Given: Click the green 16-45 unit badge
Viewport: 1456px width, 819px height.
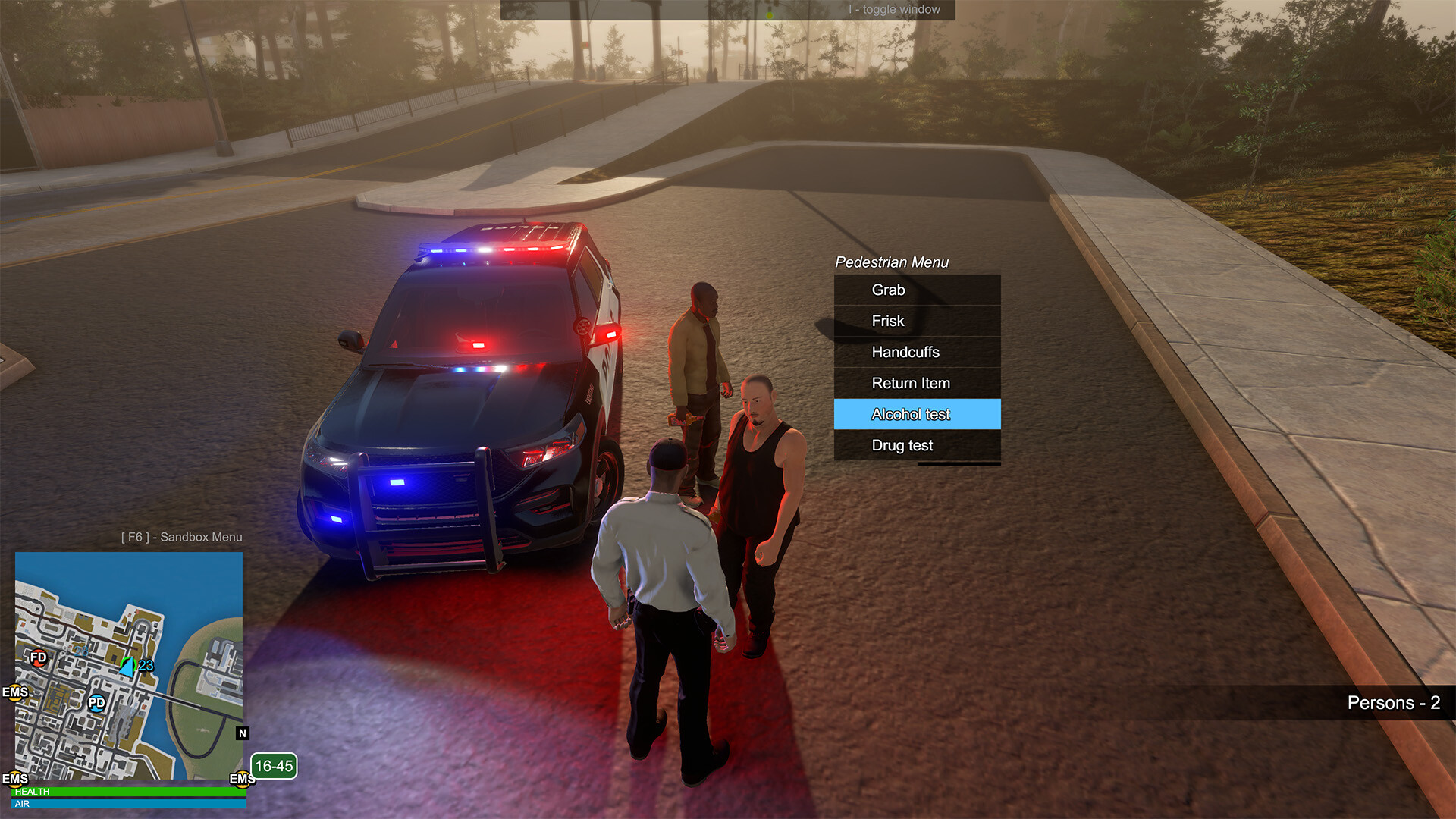Looking at the screenshot, I should click(274, 766).
